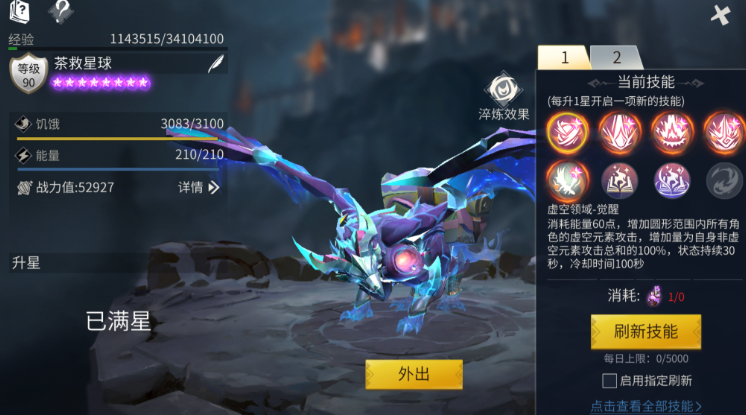The width and height of the screenshot is (746, 415).
Task: Close the pet screen with crossed-swords icon
Action: pos(720,15)
